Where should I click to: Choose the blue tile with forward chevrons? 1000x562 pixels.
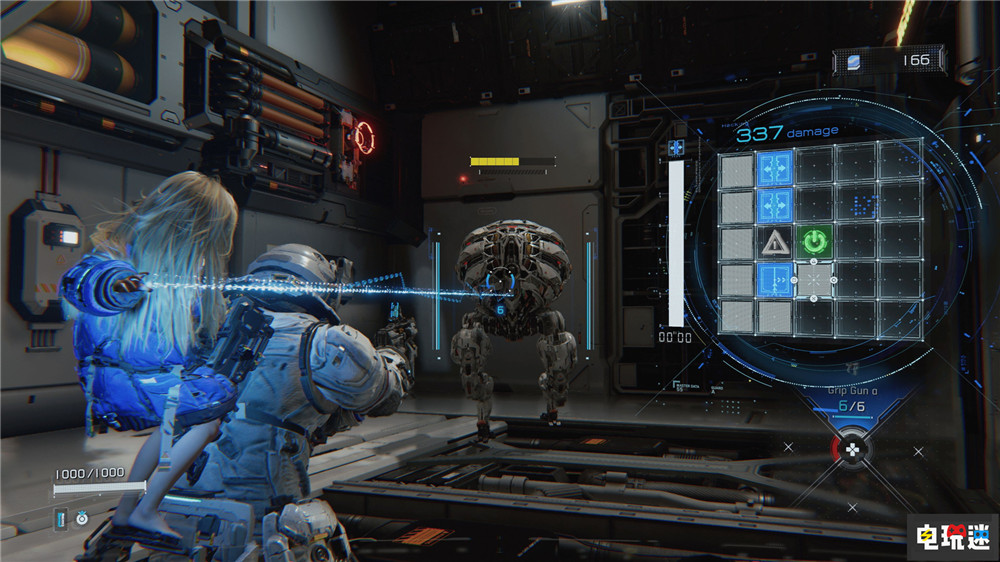tap(775, 280)
